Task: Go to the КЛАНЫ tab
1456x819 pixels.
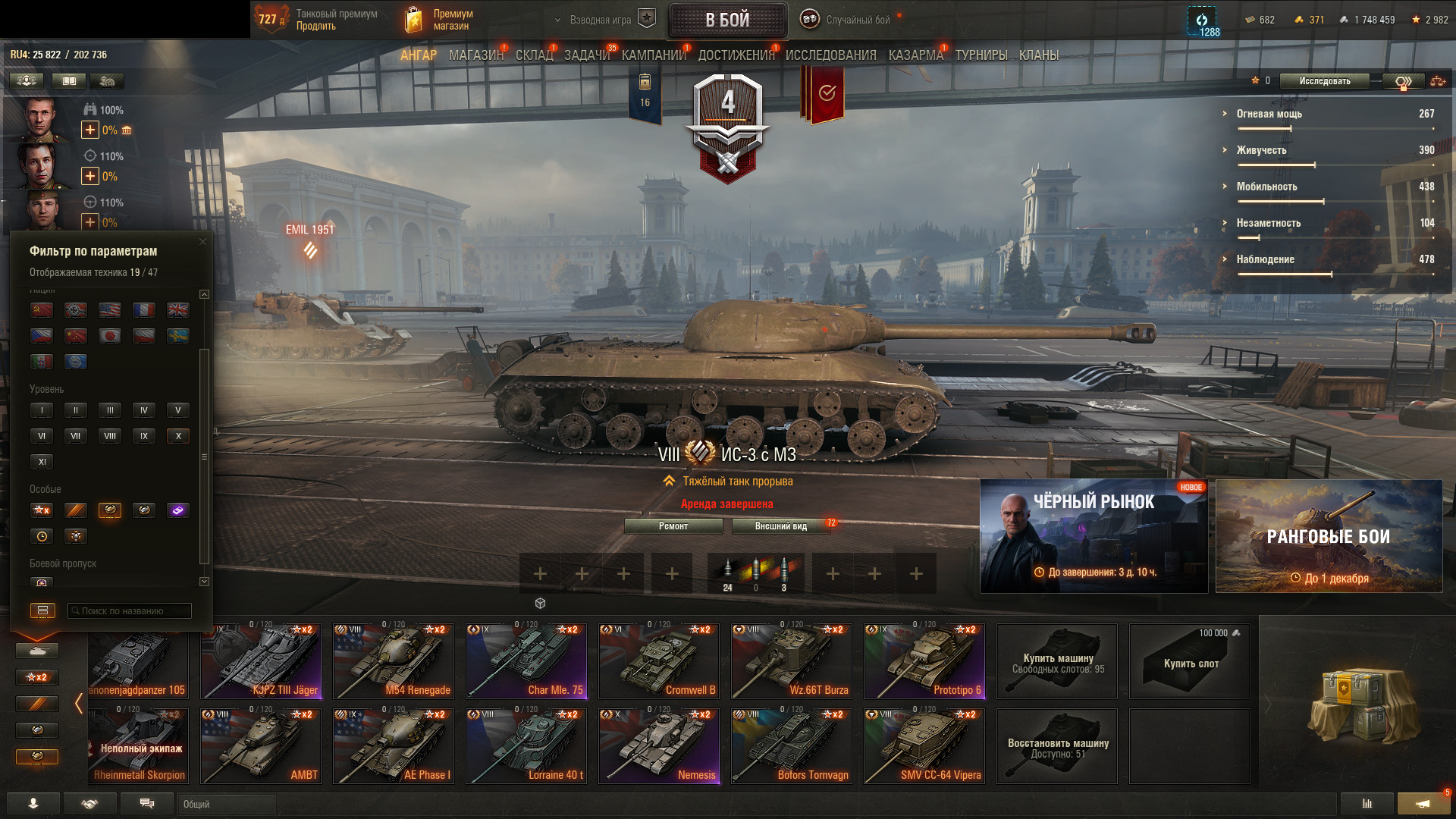Action: tap(1038, 55)
